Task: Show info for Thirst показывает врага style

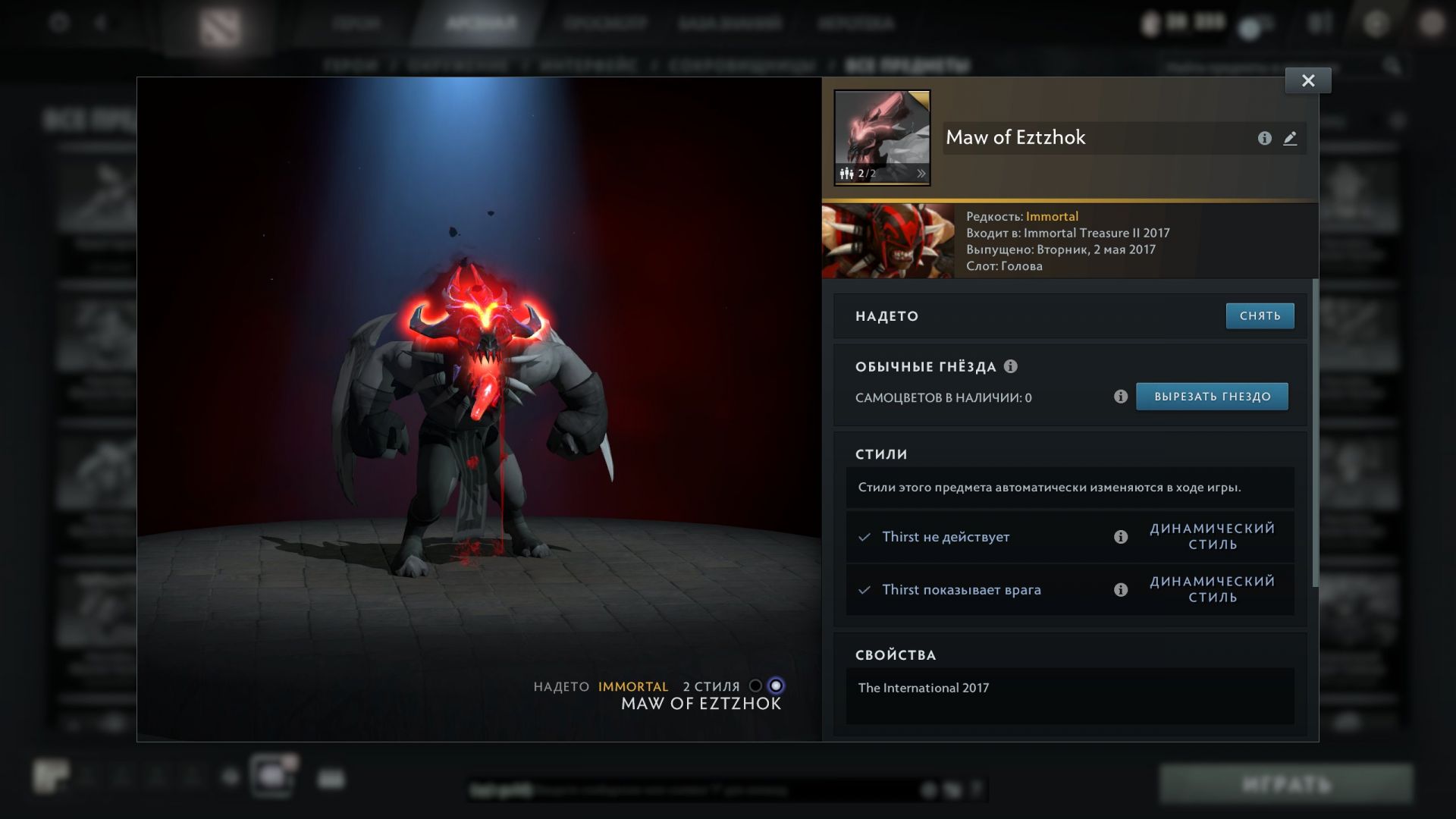Action: click(1121, 590)
